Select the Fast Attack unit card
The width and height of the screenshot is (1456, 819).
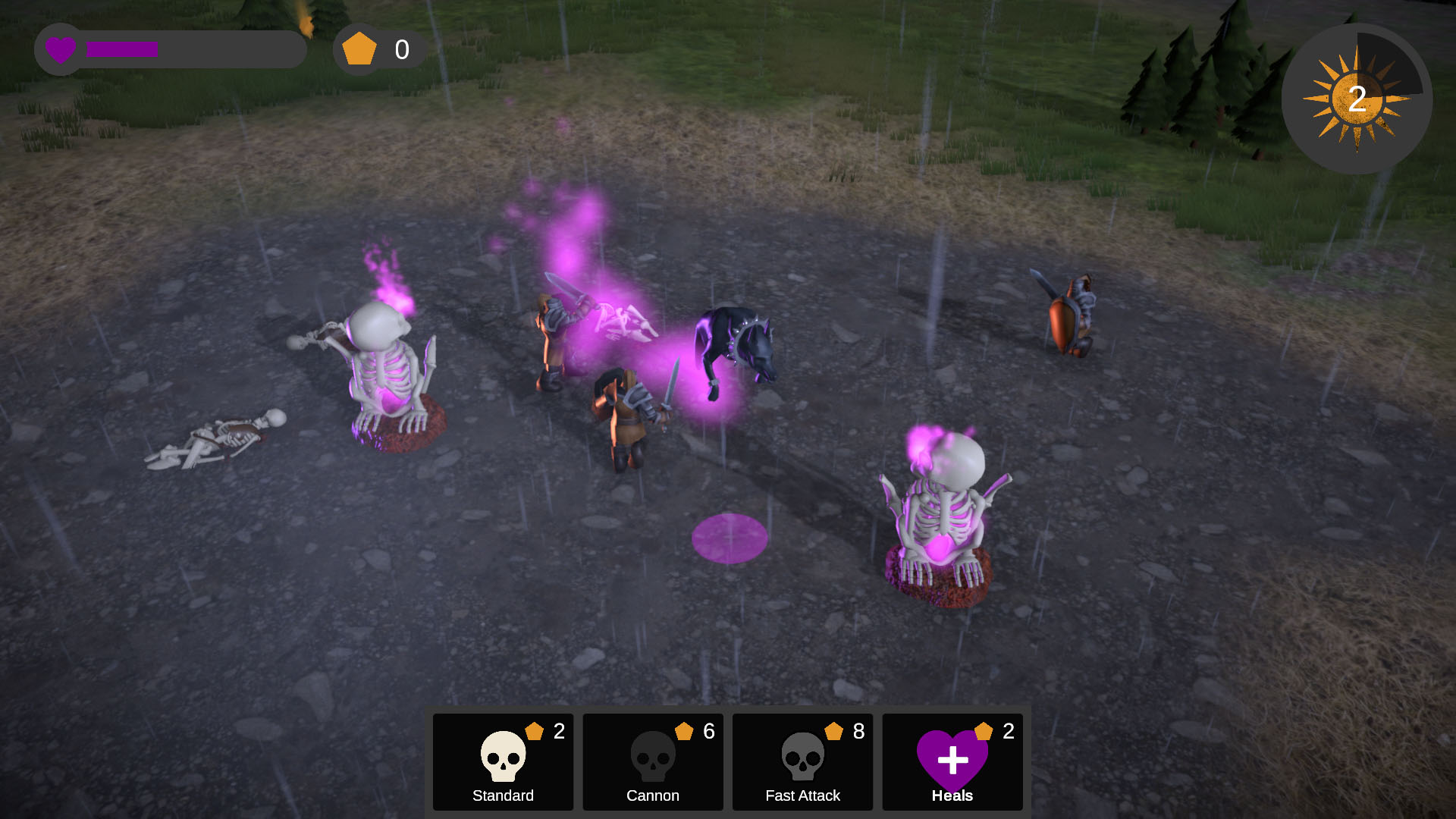point(802,761)
